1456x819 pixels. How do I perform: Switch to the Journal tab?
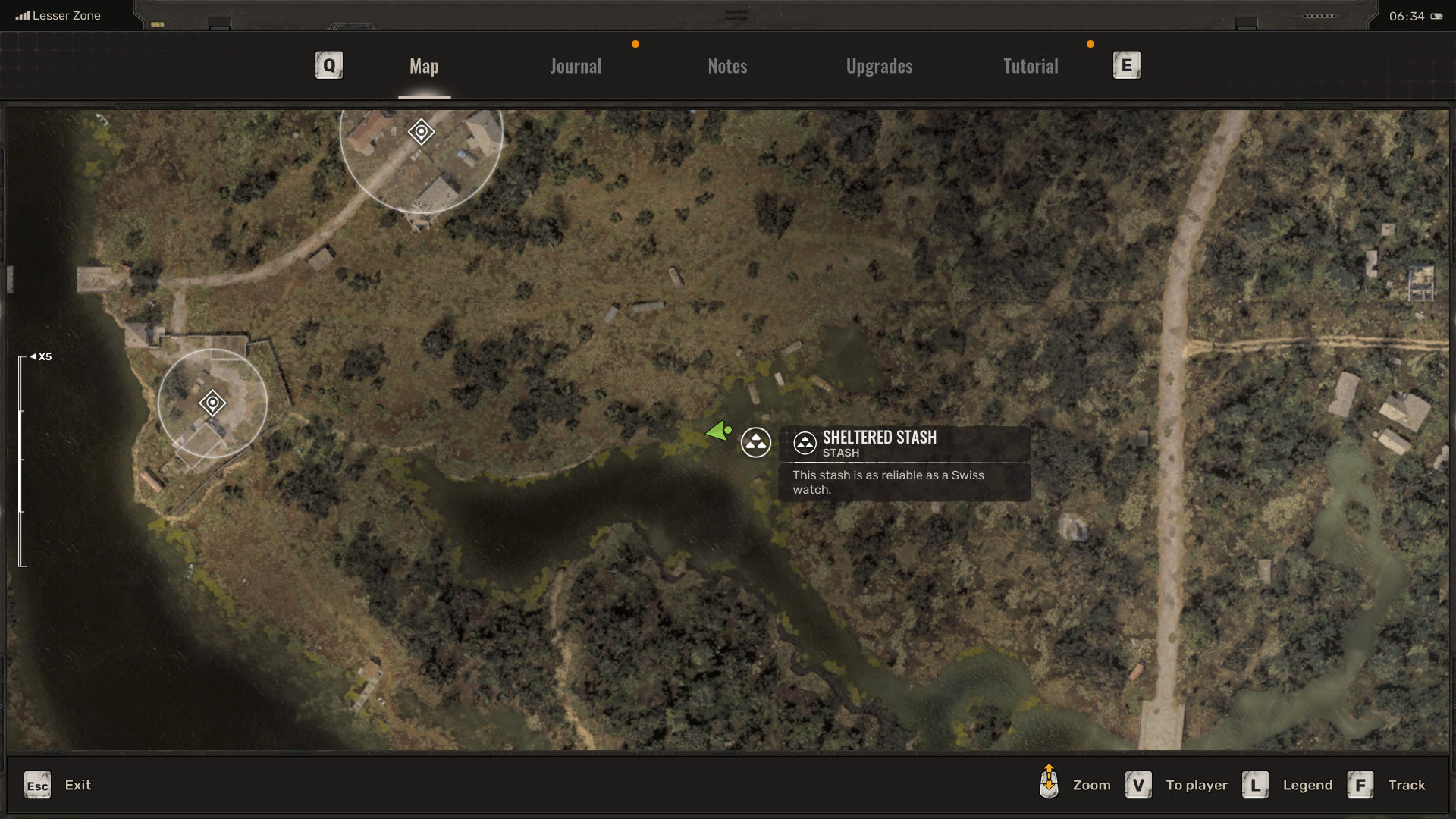tap(576, 67)
